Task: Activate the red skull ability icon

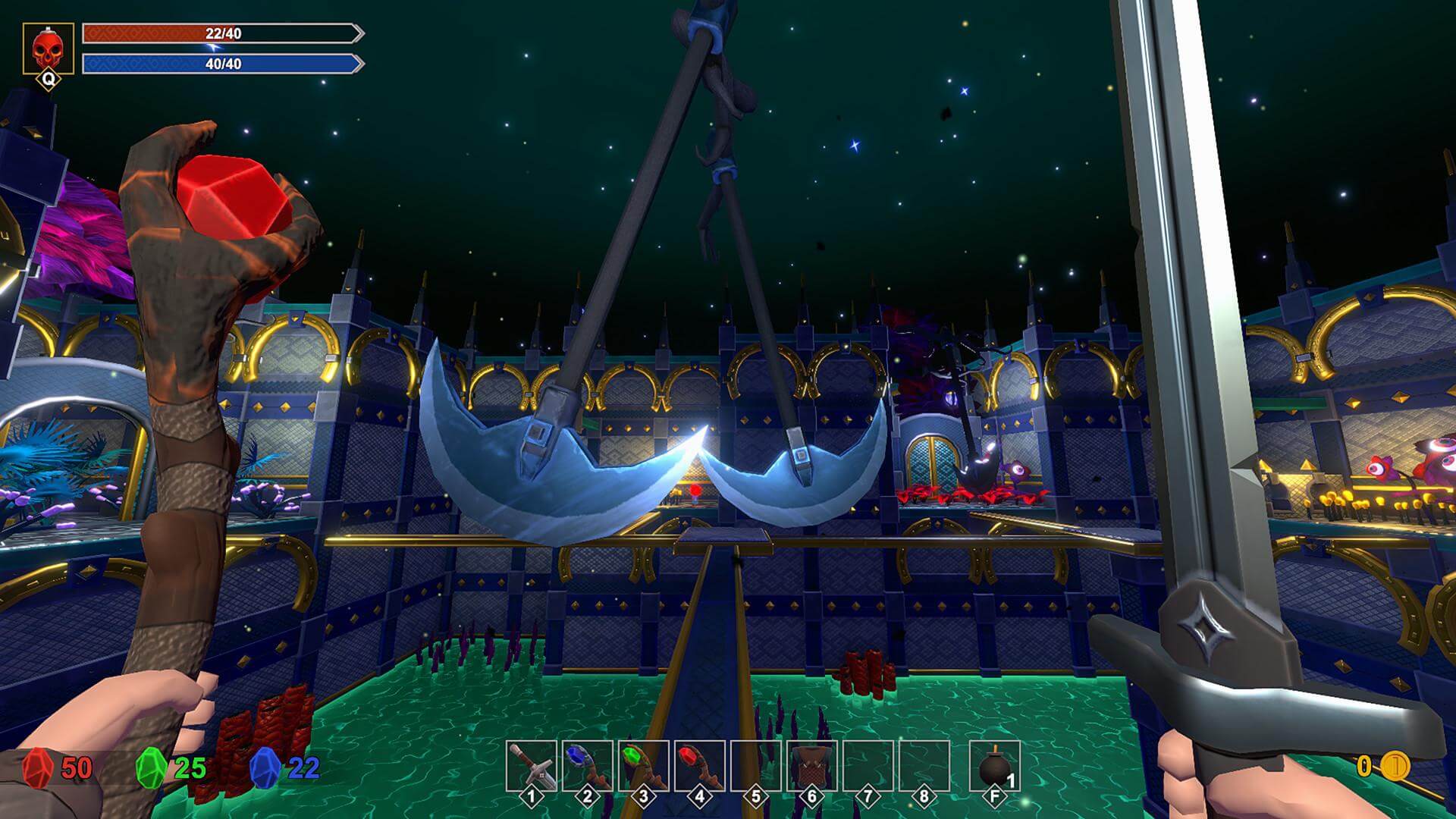Action: point(49,49)
